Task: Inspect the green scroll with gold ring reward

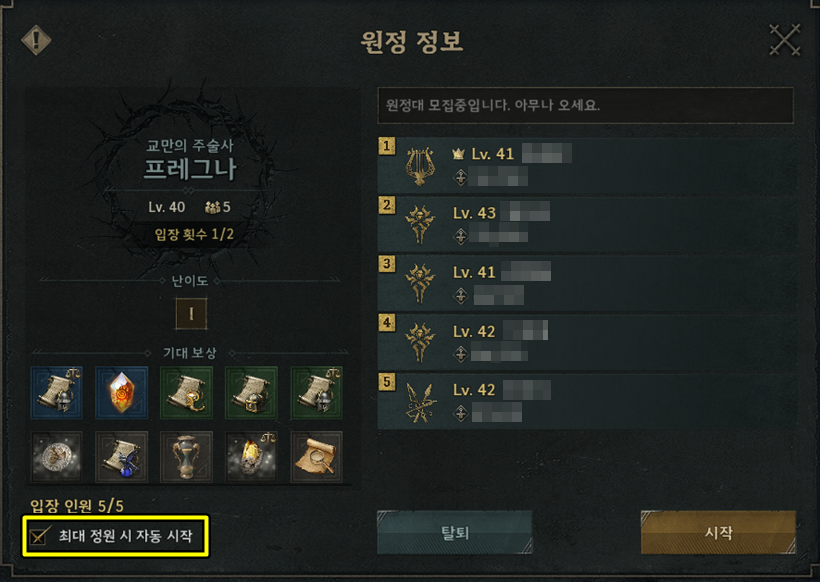Action: (x=187, y=392)
